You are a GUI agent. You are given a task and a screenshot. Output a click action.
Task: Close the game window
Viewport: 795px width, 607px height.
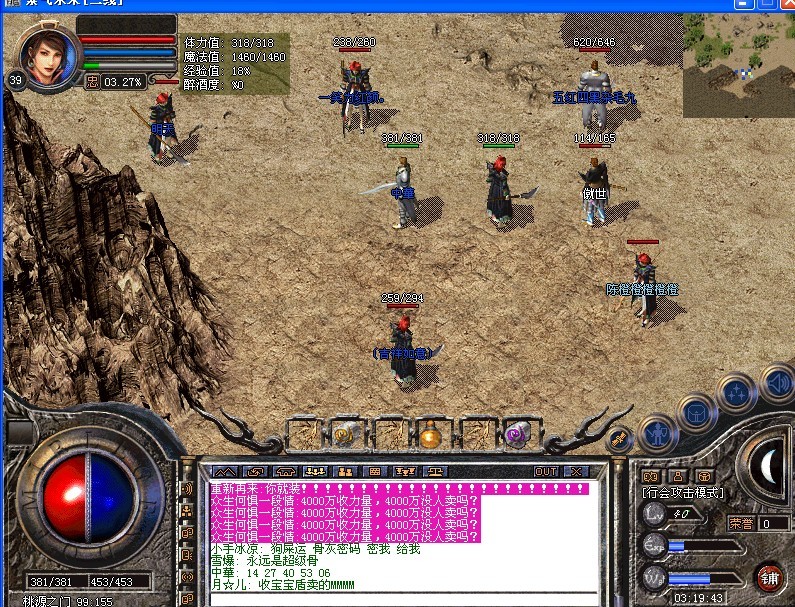click(784, 6)
